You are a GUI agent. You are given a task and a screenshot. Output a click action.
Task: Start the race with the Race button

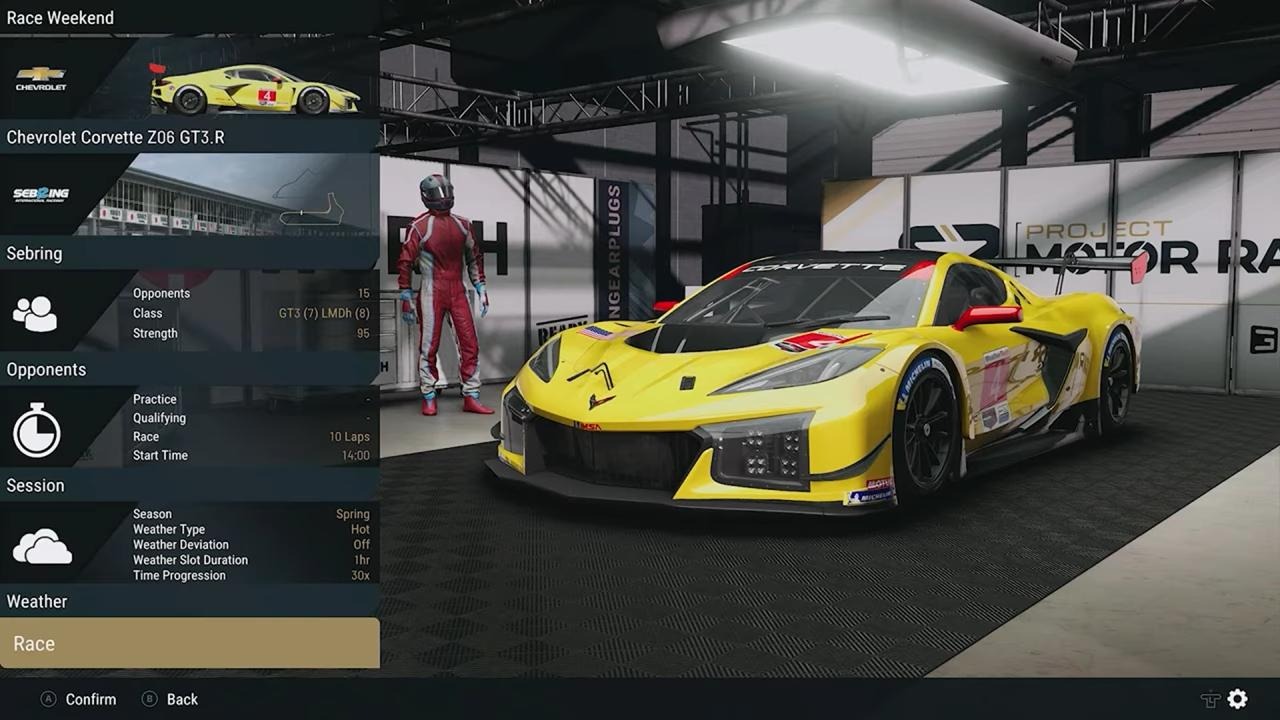click(x=189, y=643)
